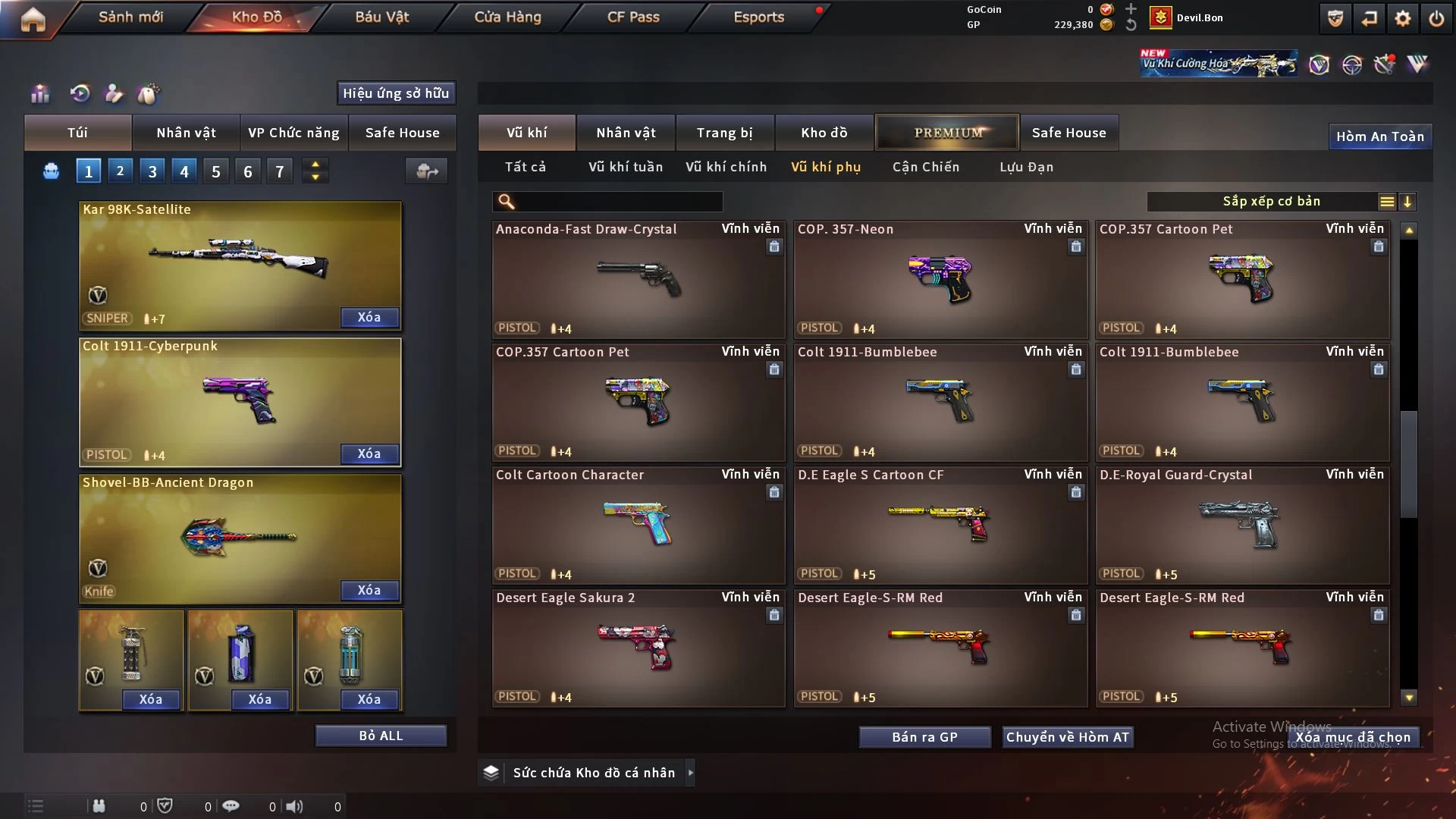Click Bỏ ALL to unequip everything
Viewport: 1456px width, 819px height.
point(381,736)
